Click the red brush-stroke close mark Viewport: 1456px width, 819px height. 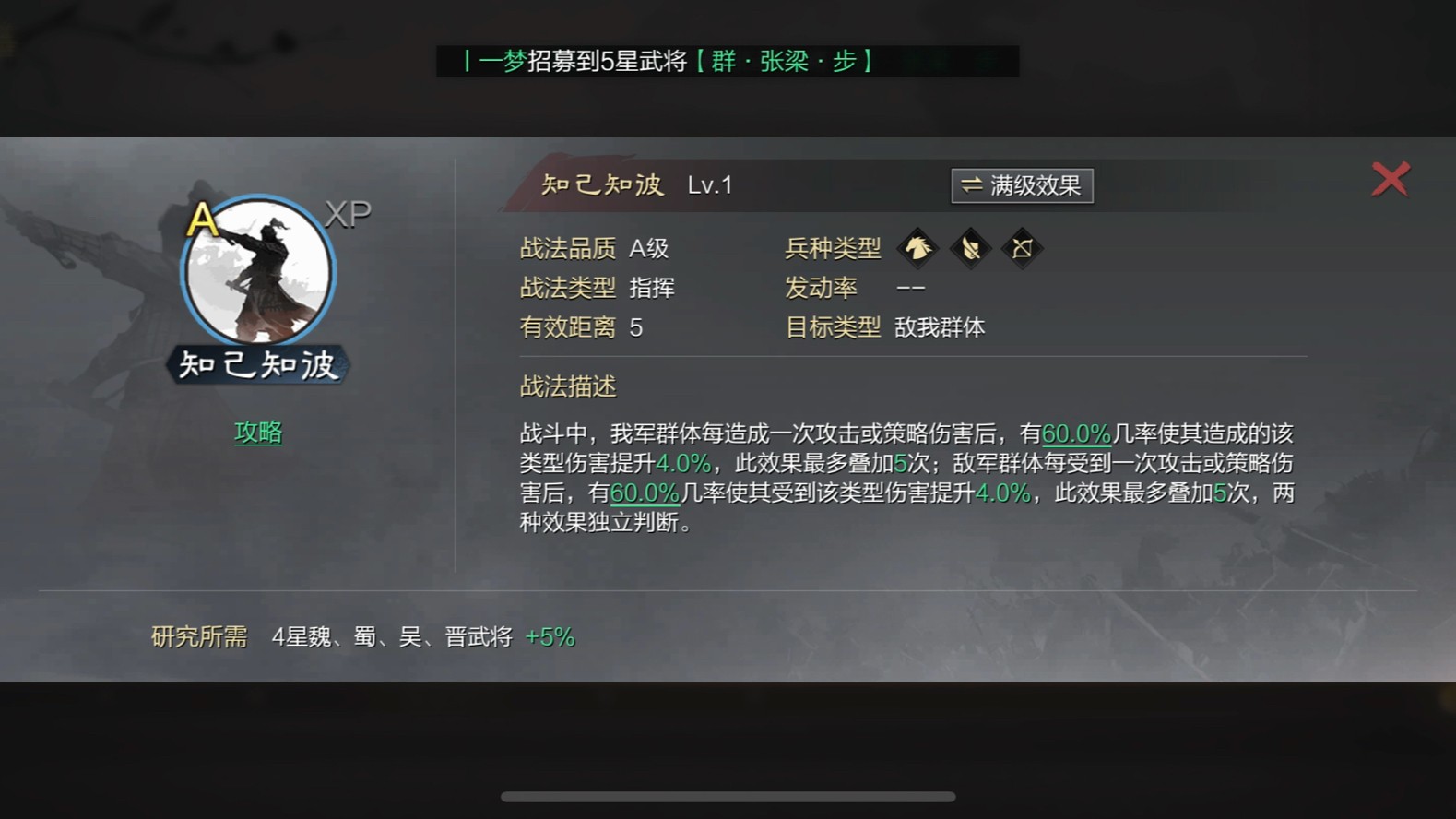[x=1391, y=179]
